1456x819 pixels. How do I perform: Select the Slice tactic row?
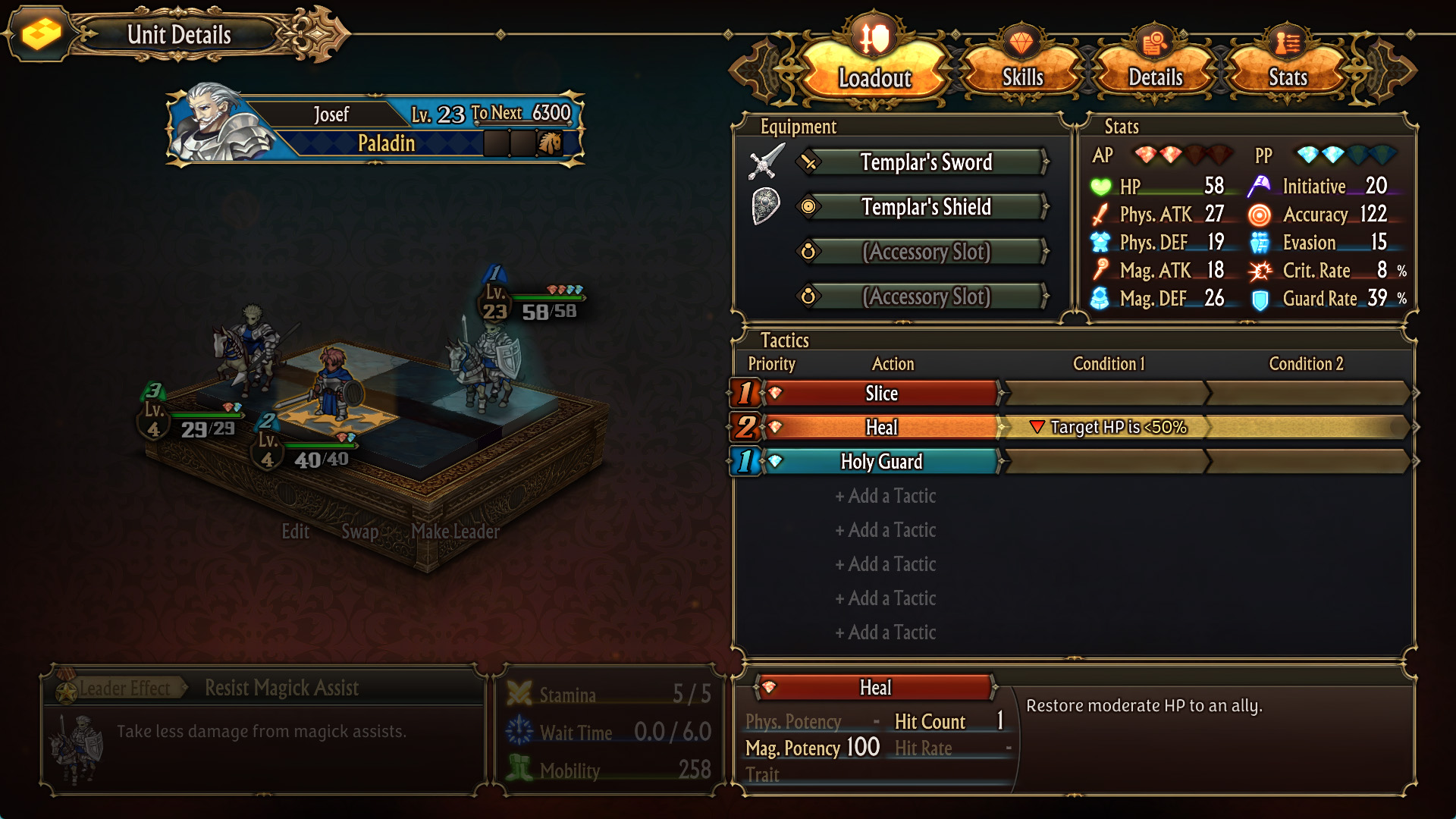click(881, 394)
